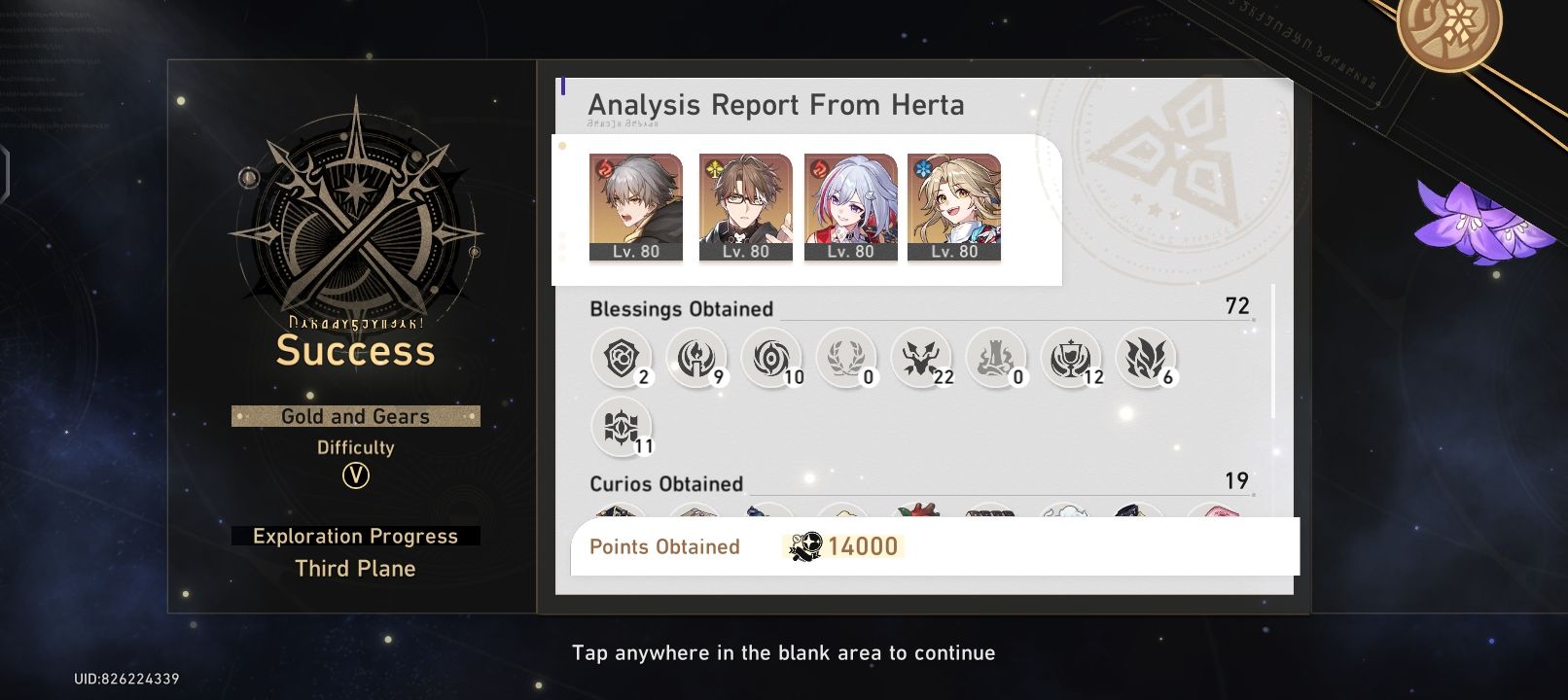
Task: Switch to the Gold and Gears label
Action: point(355,416)
